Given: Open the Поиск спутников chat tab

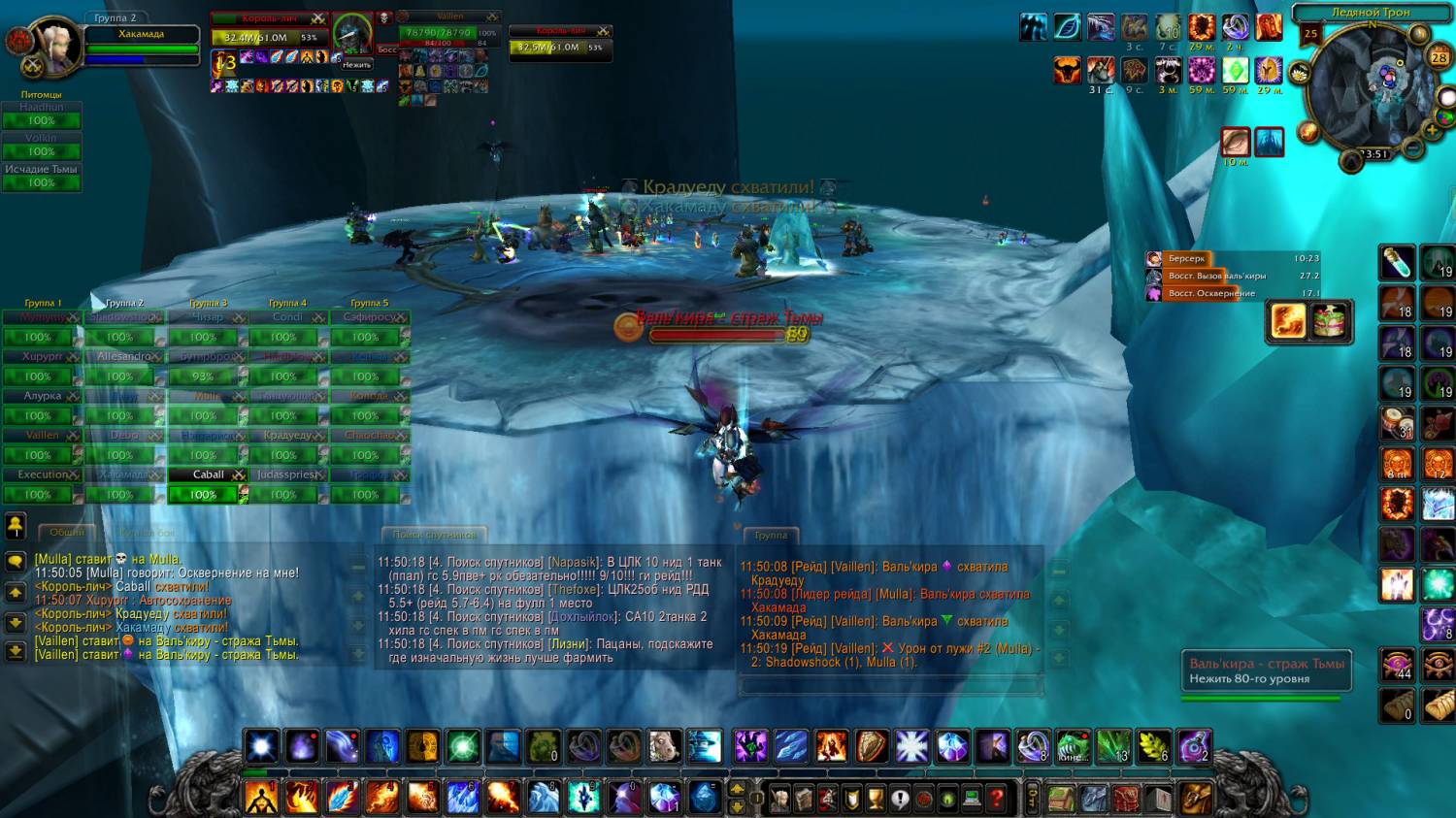Looking at the screenshot, I should click(434, 535).
